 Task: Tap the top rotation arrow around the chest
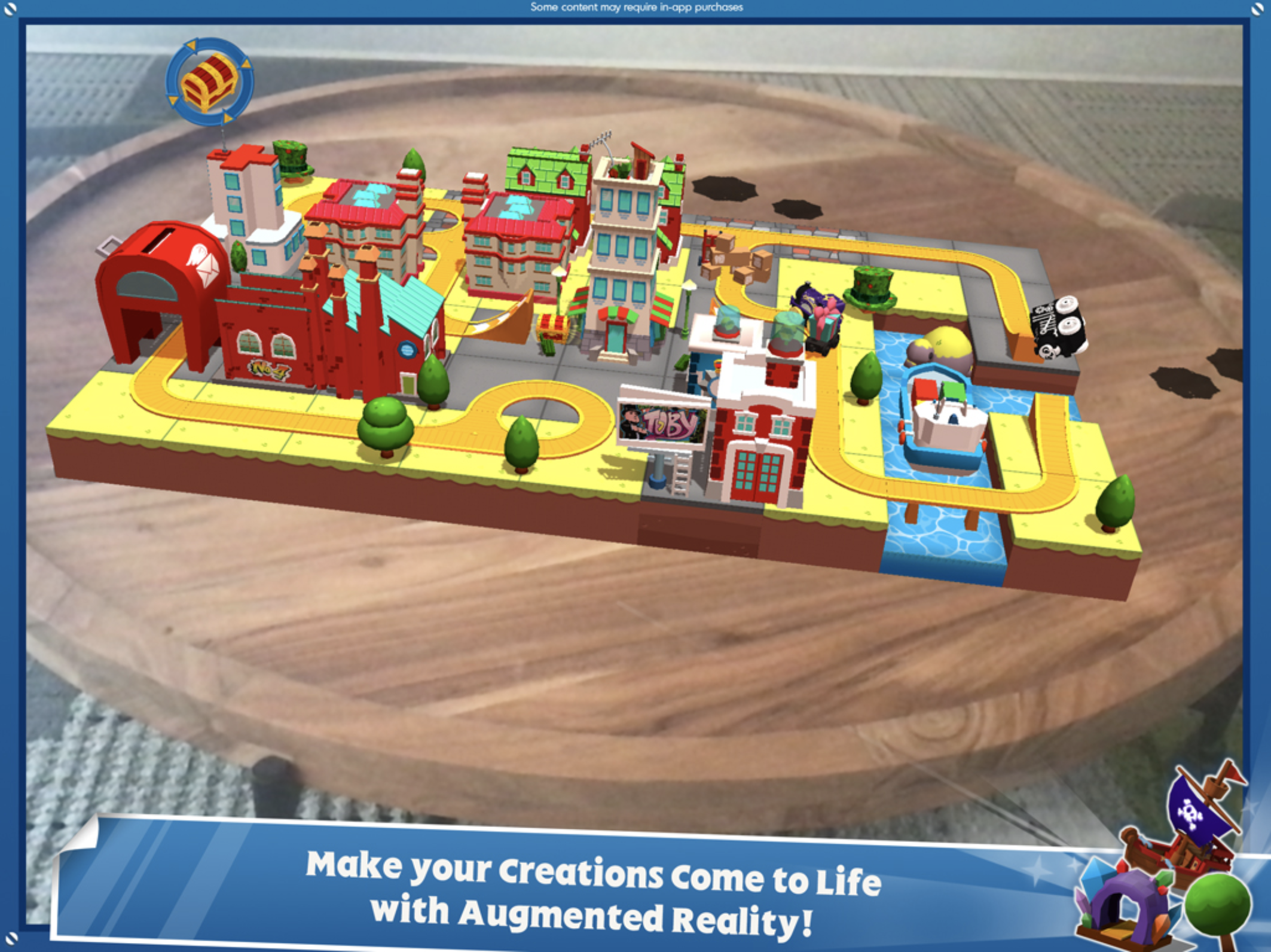(191, 45)
